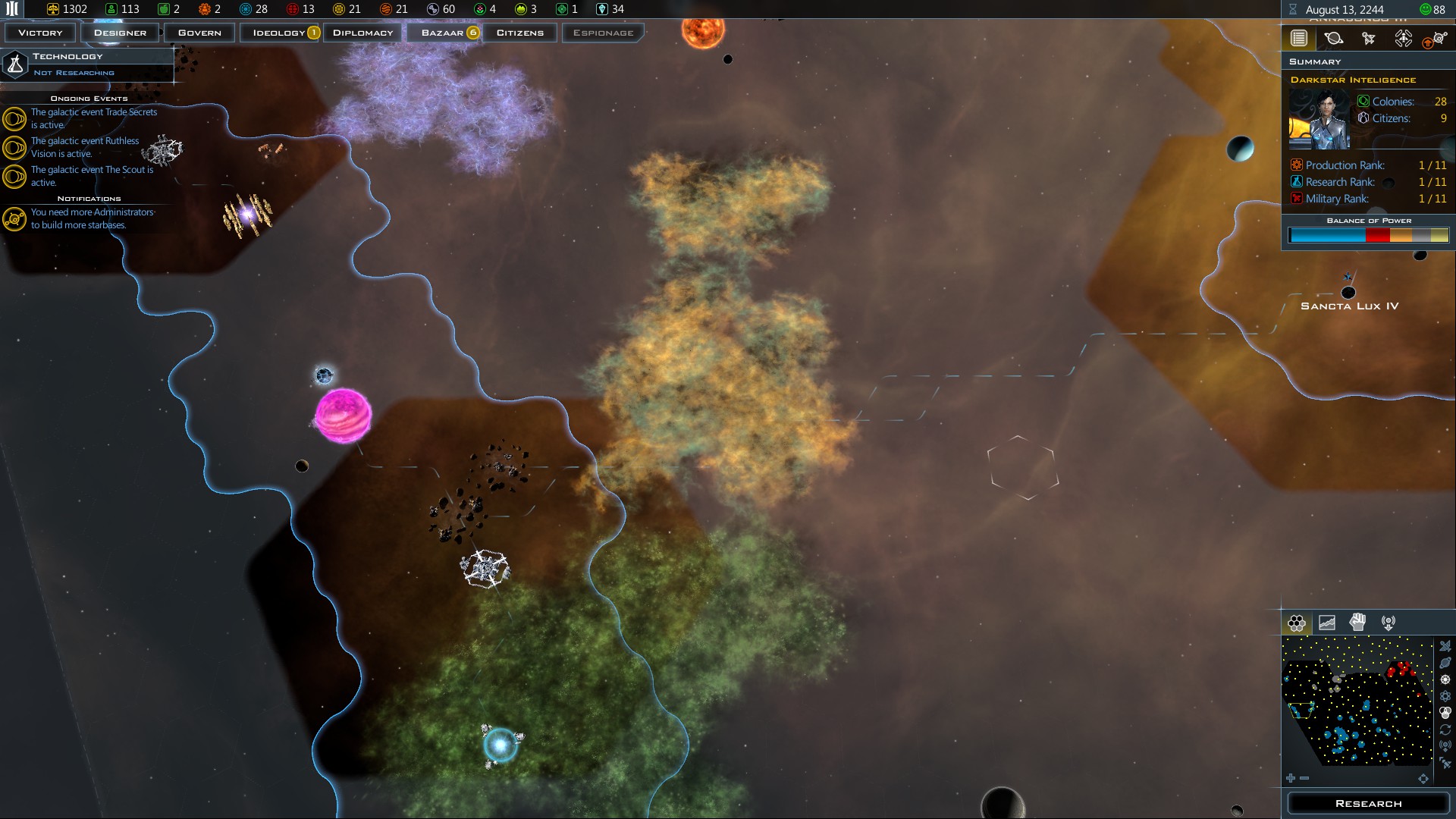Select the ship design icon atop the right panel

point(1370,38)
